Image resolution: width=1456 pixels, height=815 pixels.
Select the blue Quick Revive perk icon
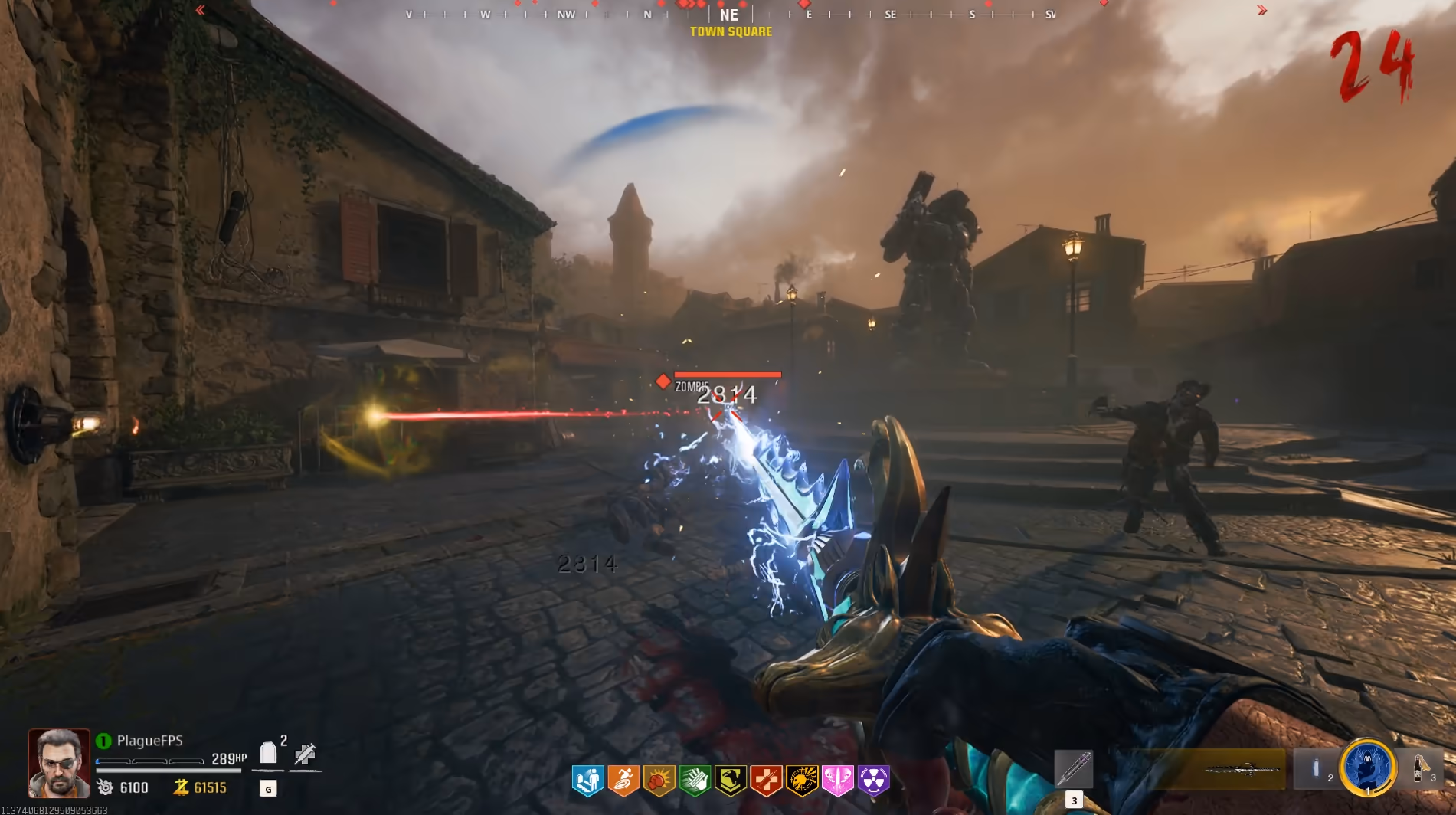point(587,781)
